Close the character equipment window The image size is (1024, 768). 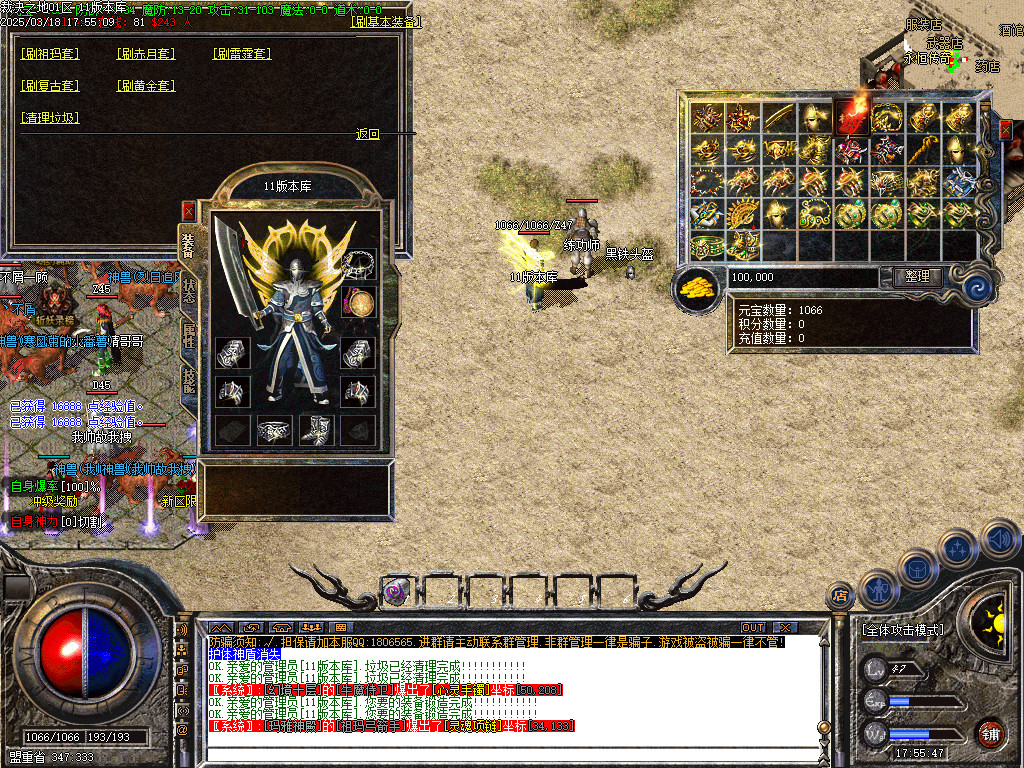(x=188, y=211)
